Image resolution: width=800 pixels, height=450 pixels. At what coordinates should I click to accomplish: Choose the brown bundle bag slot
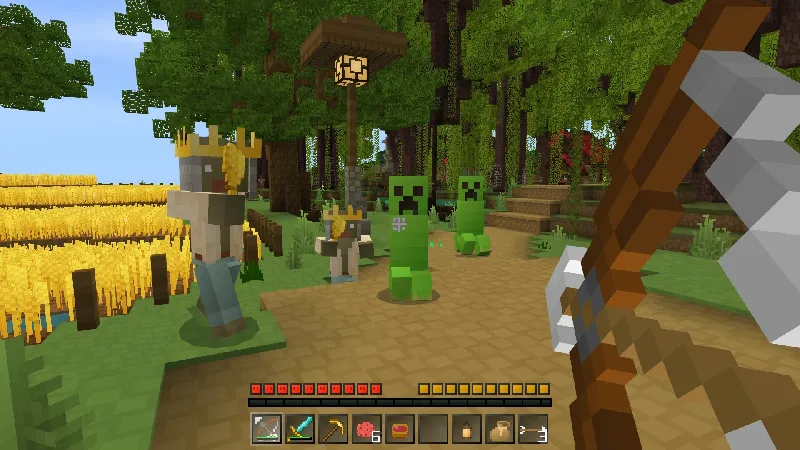click(500, 428)
